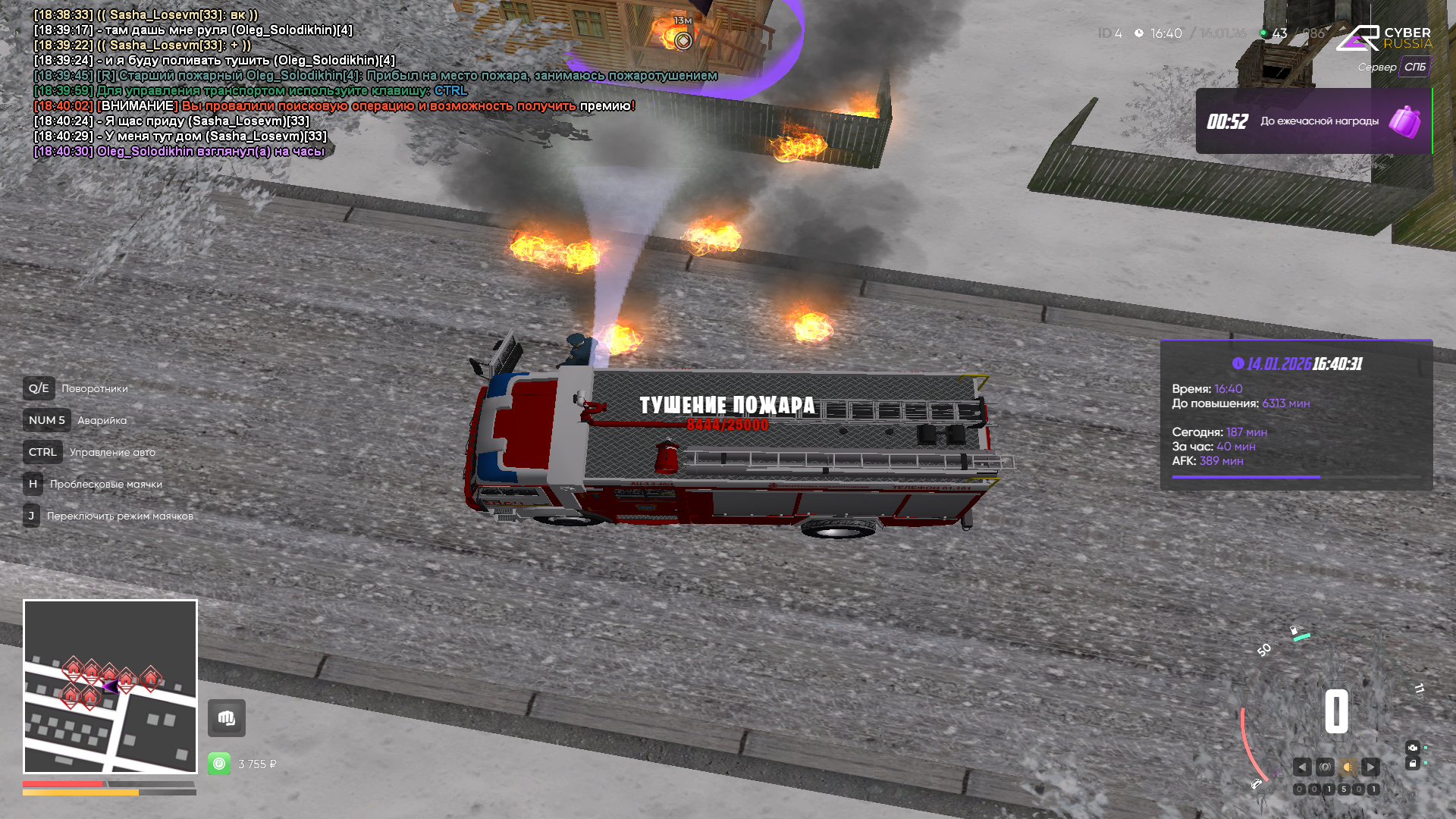Toggle the right turn signal arrow
Screen dimensions: 1456x819
click(x=1370, y=767)
